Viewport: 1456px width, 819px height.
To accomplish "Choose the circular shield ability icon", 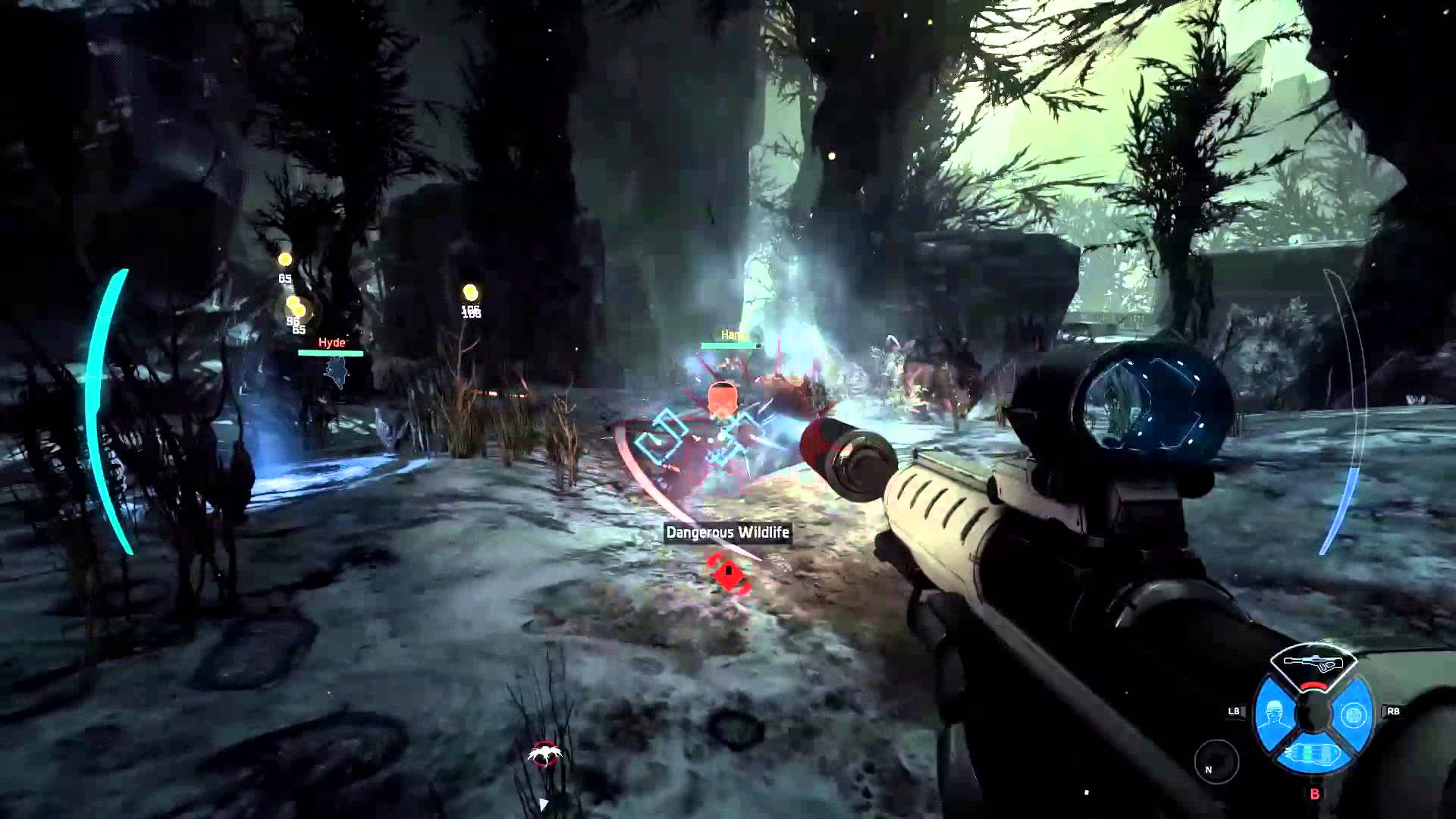I will [1354, 714].
